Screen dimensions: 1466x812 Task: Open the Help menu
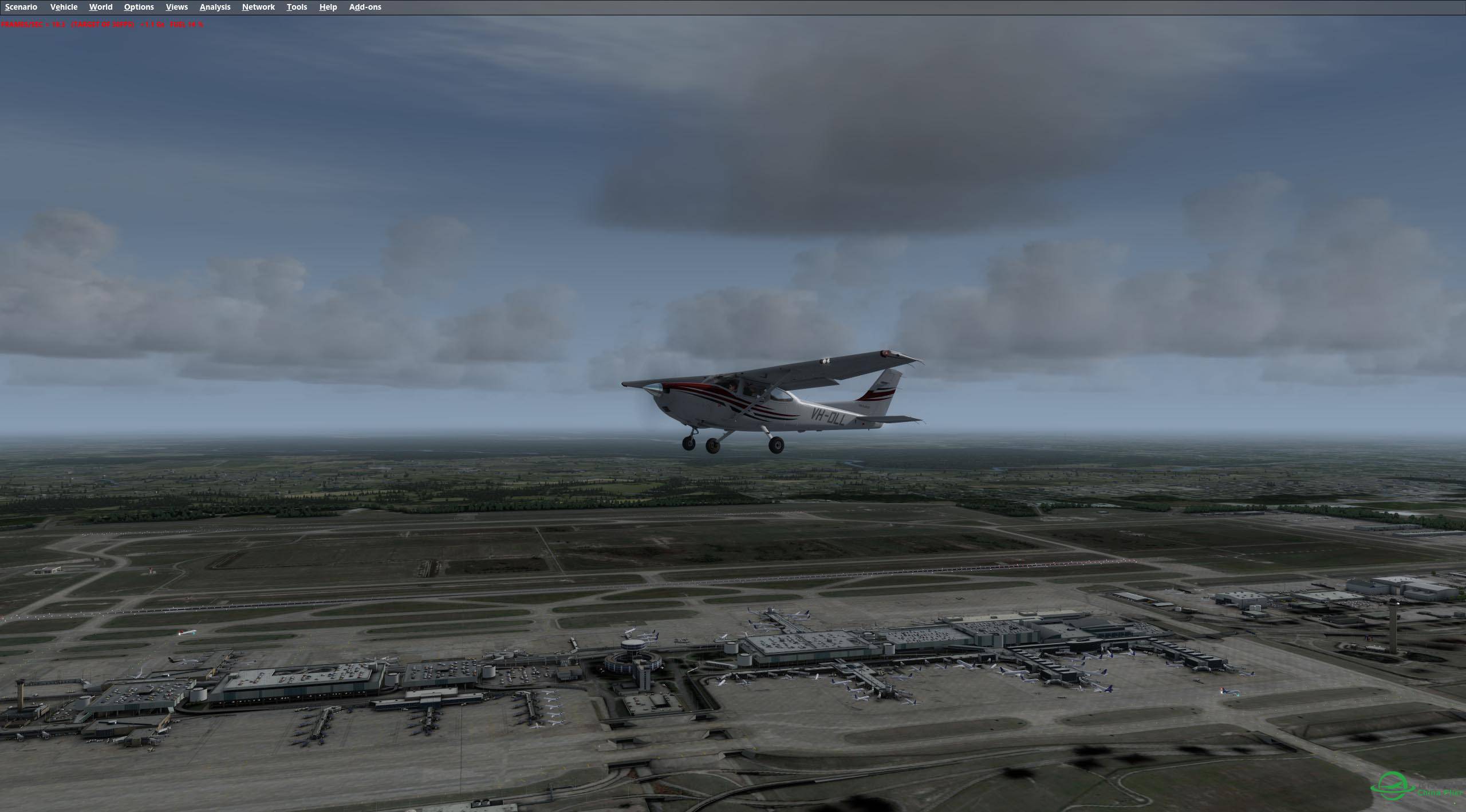327,7
